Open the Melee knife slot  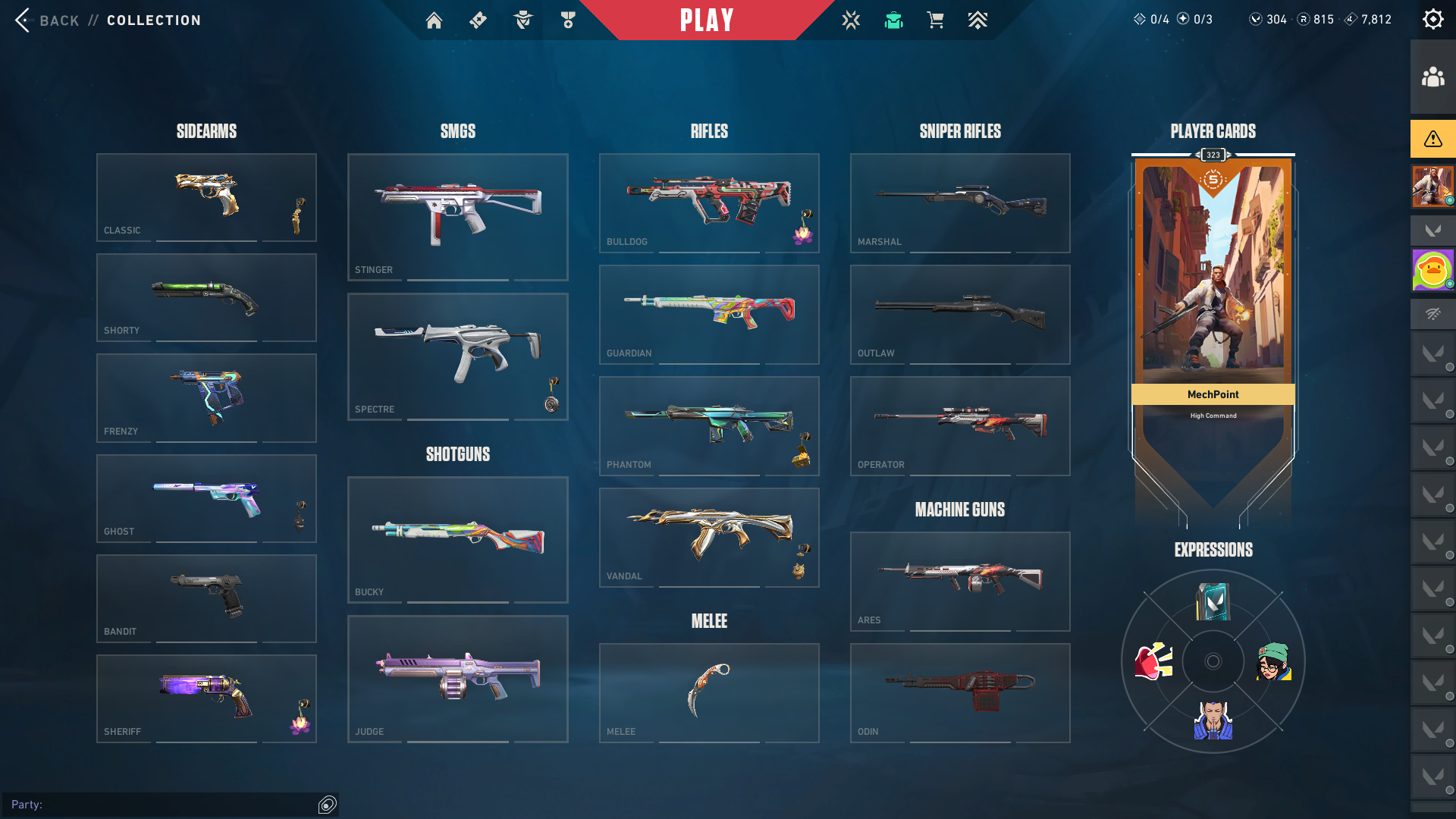(x=709, y=692)
